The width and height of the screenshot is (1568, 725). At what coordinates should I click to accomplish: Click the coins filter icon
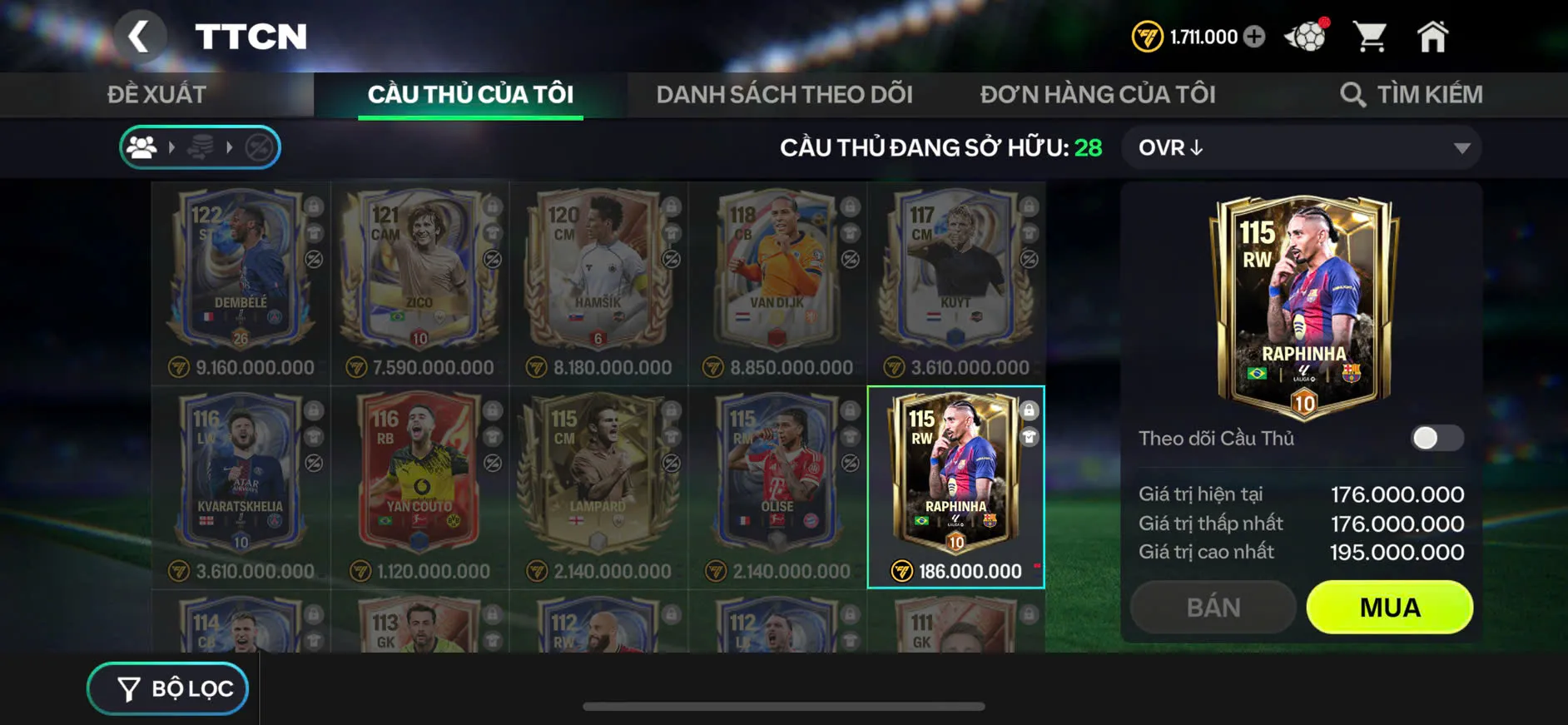pos(202,147)
